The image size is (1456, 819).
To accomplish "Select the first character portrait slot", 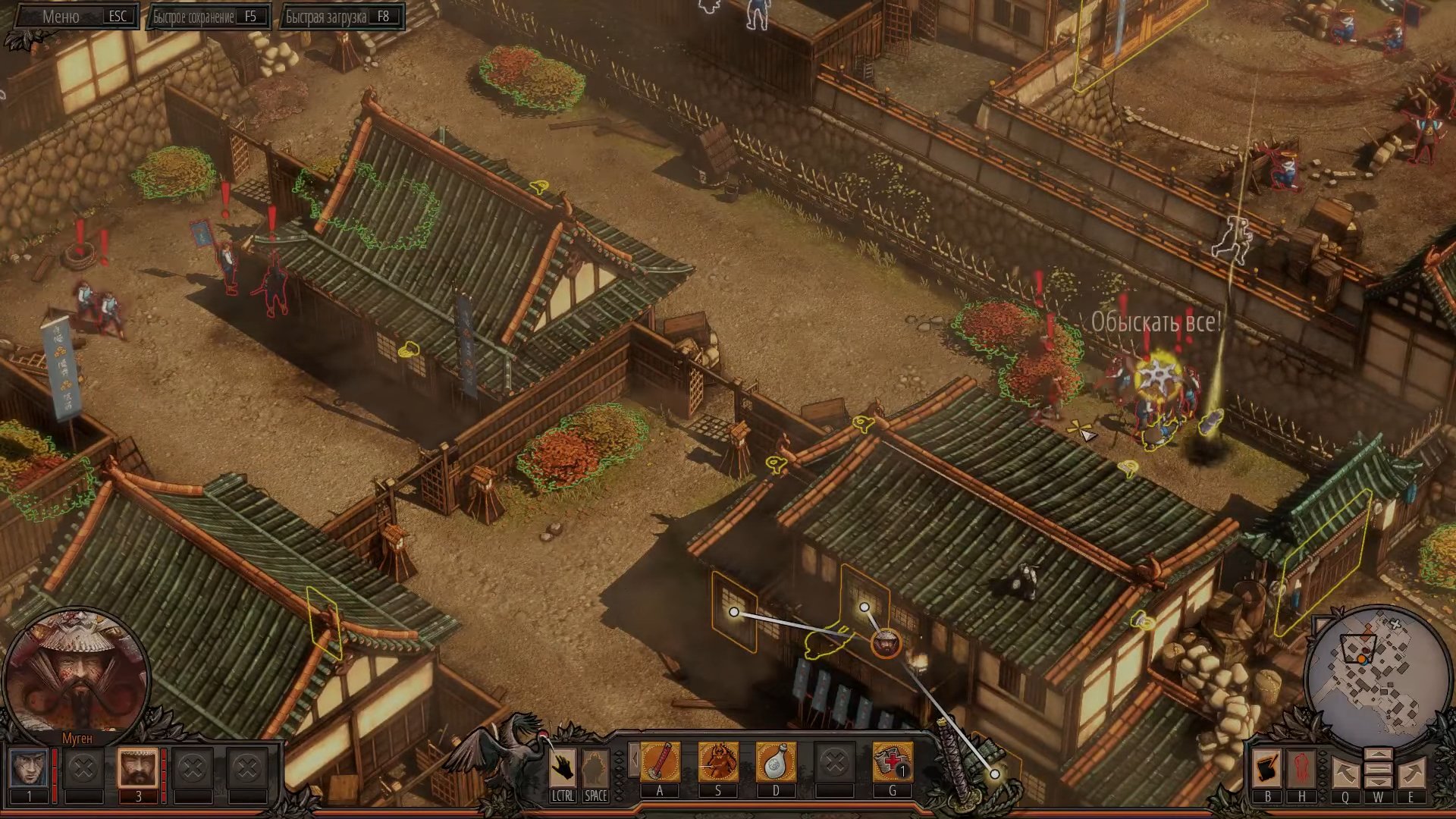I will [x=30, y=770].
